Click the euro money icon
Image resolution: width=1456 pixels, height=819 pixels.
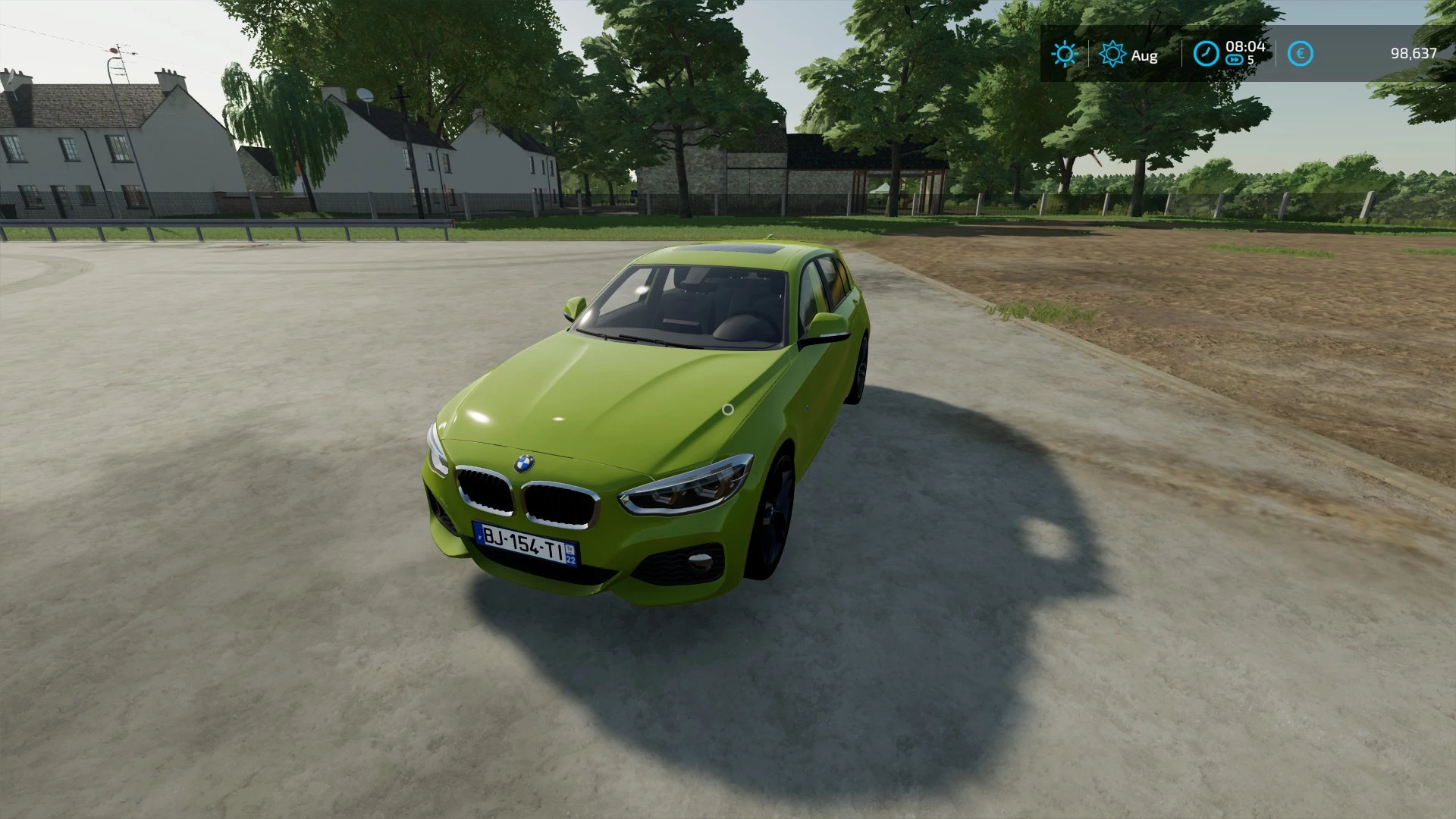[x=1301, y=54]
